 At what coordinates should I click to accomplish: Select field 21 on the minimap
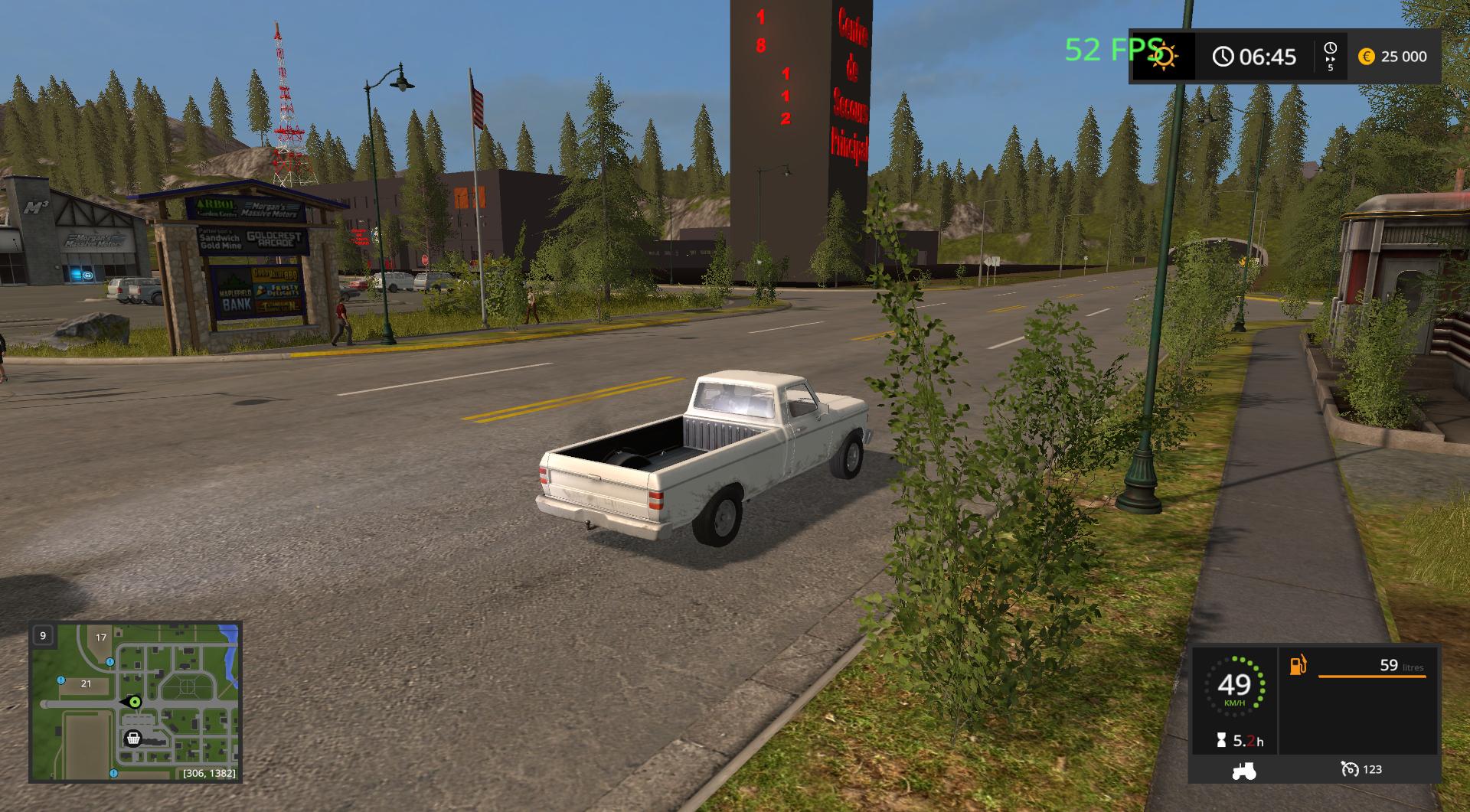pos(86,683)
